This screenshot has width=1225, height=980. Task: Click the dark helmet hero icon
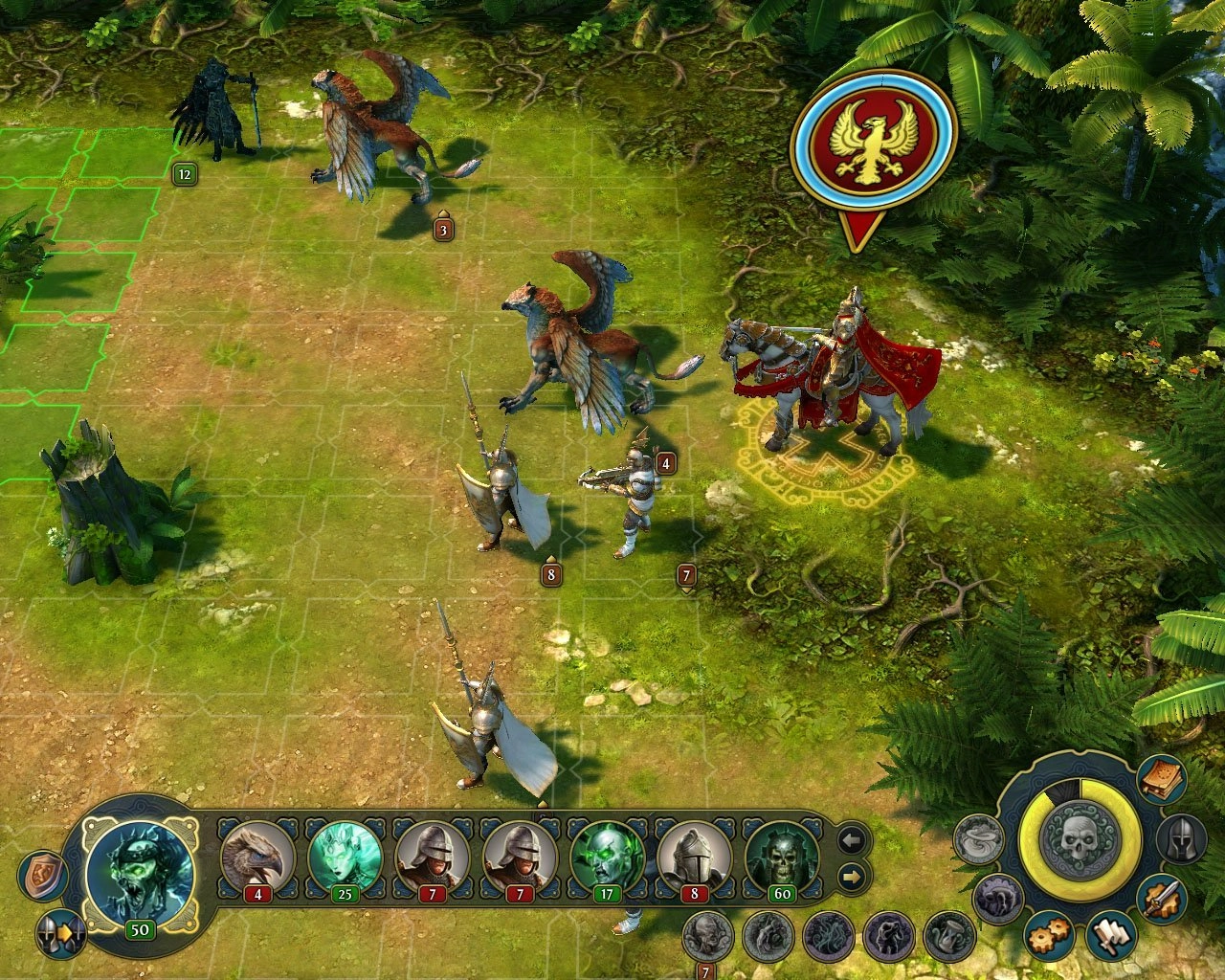[1181, 839]
